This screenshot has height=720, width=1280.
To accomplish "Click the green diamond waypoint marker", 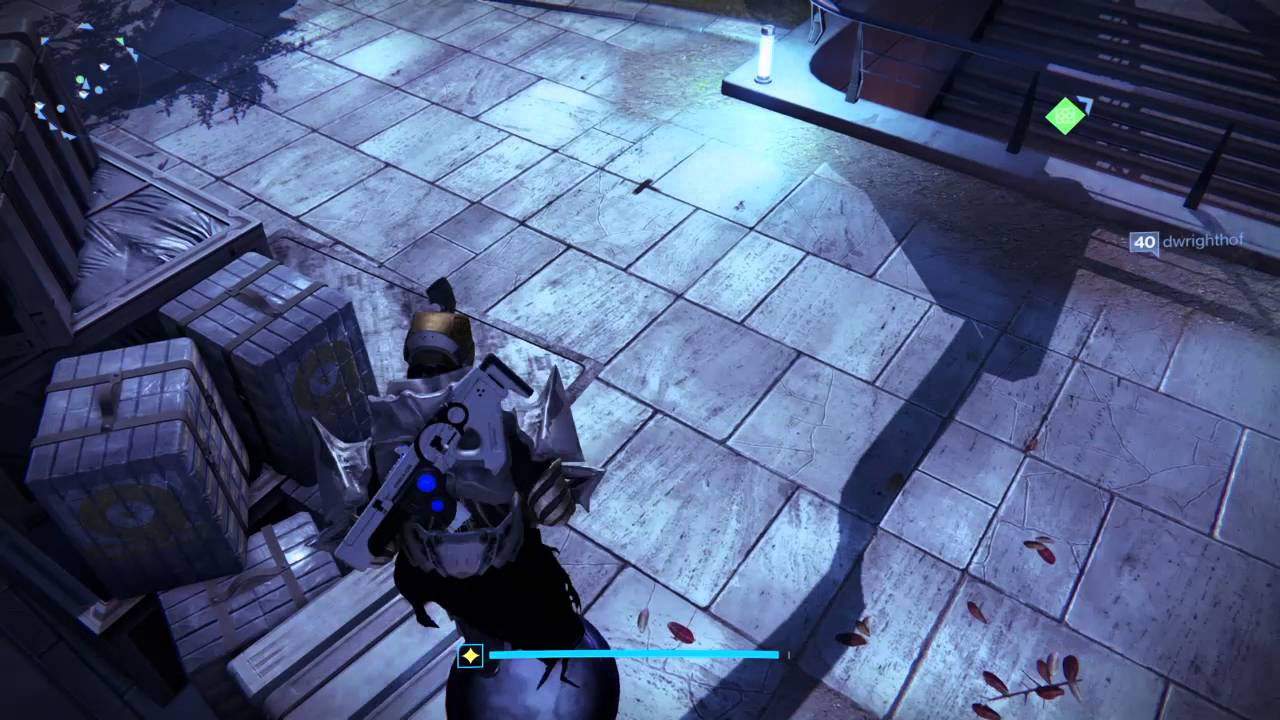I will pyautogui.click(x=1066, y=115).
